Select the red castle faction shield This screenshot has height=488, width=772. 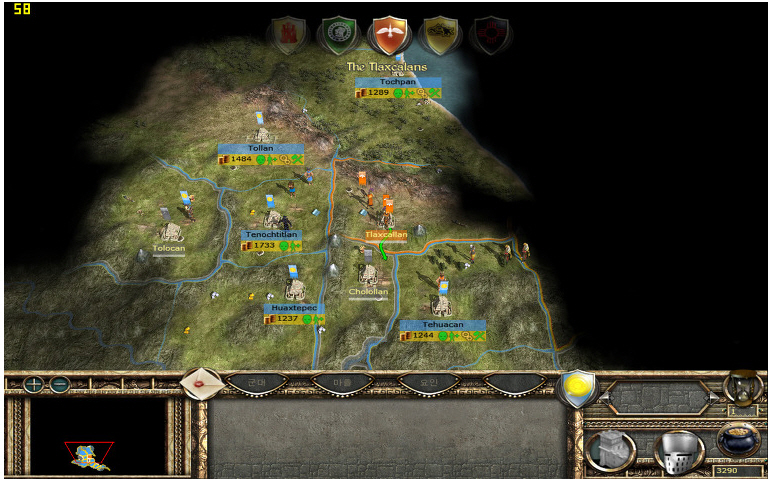(x=286, y=35)
